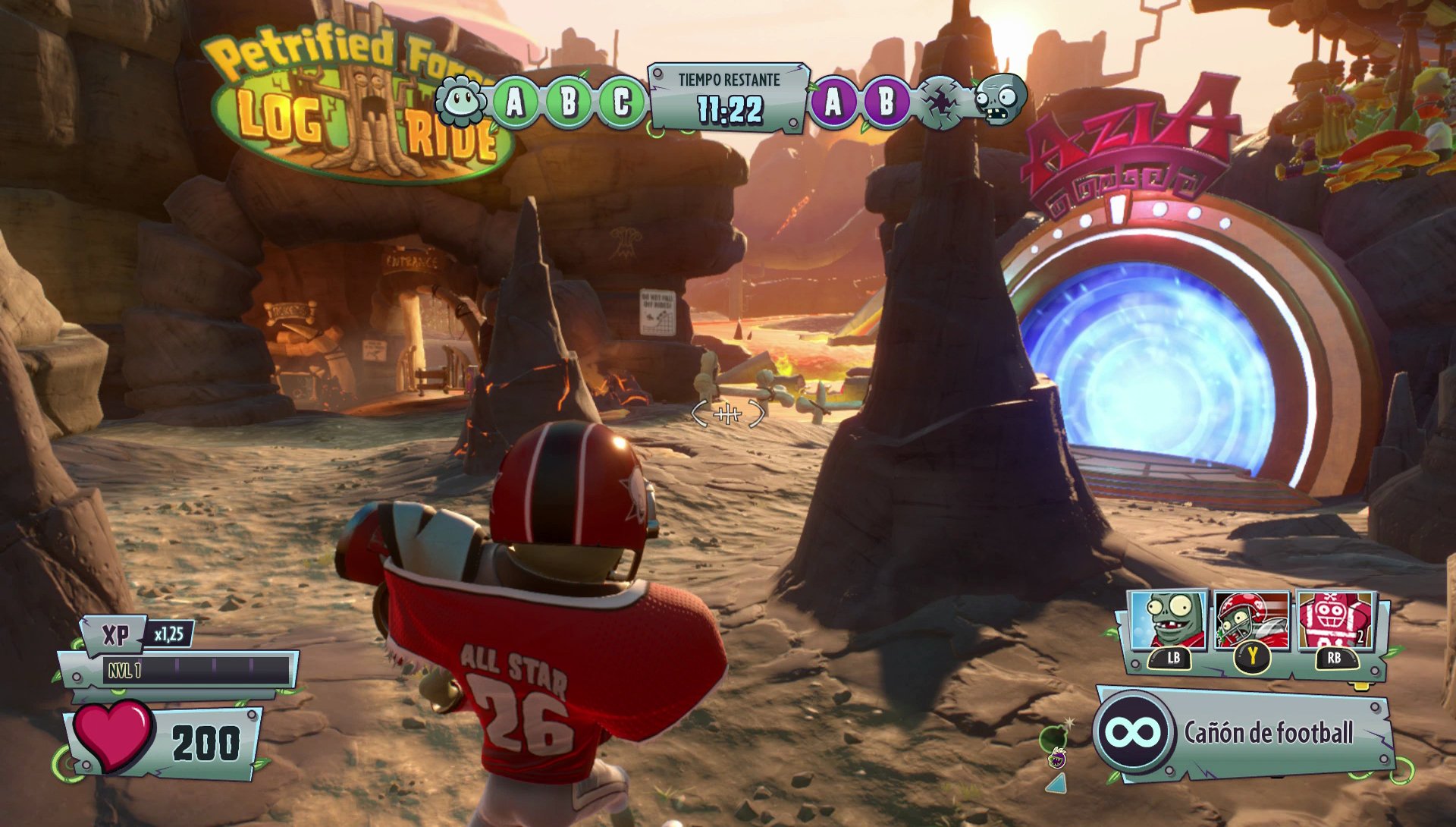
Task: Click the zombie head icon on score bar
Action: pos(999,99)
